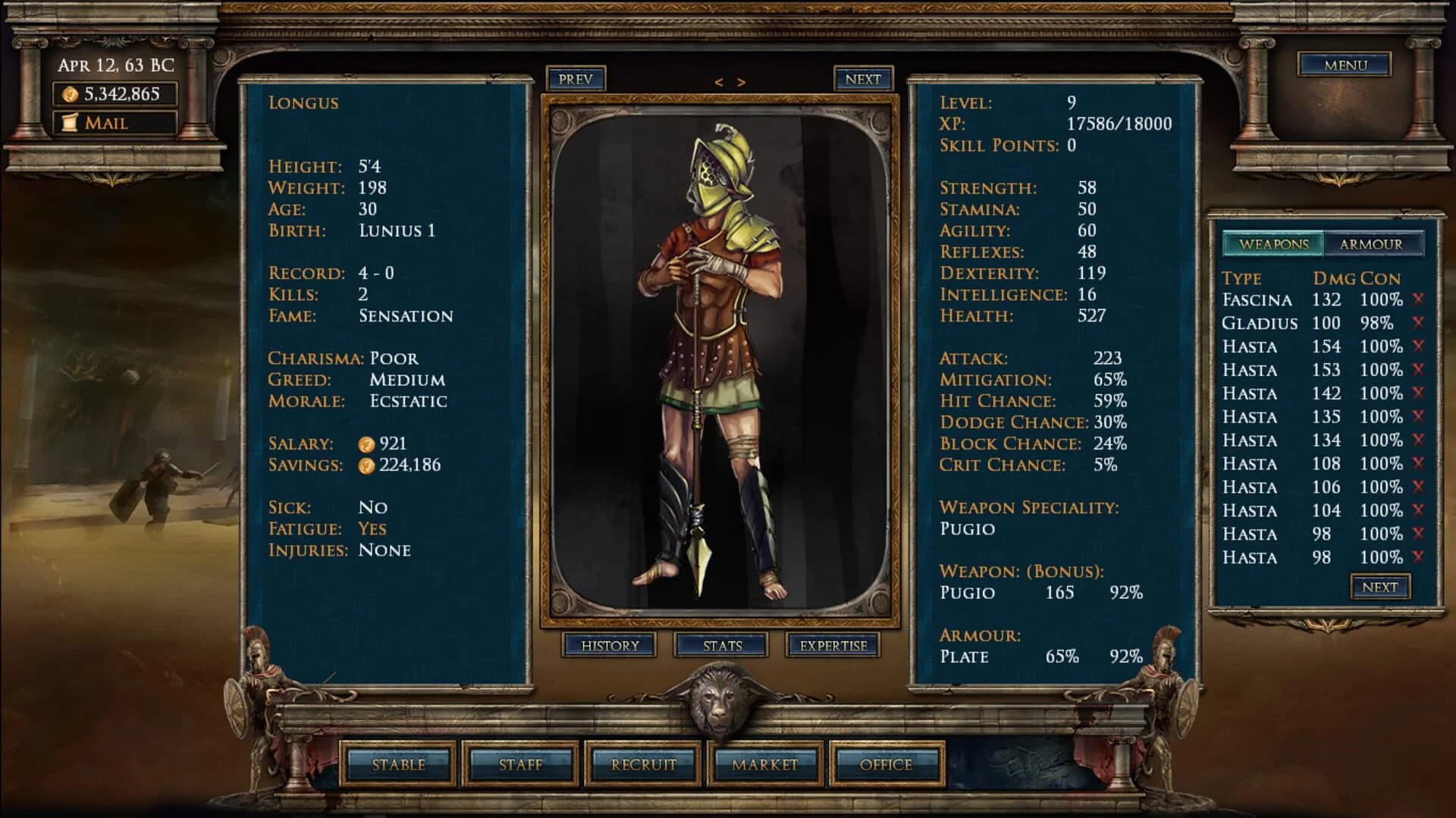This screenshot has width=1456, height=818.
Task: Click the right arrow above the portrait
Action: click(x=741, y=82)
